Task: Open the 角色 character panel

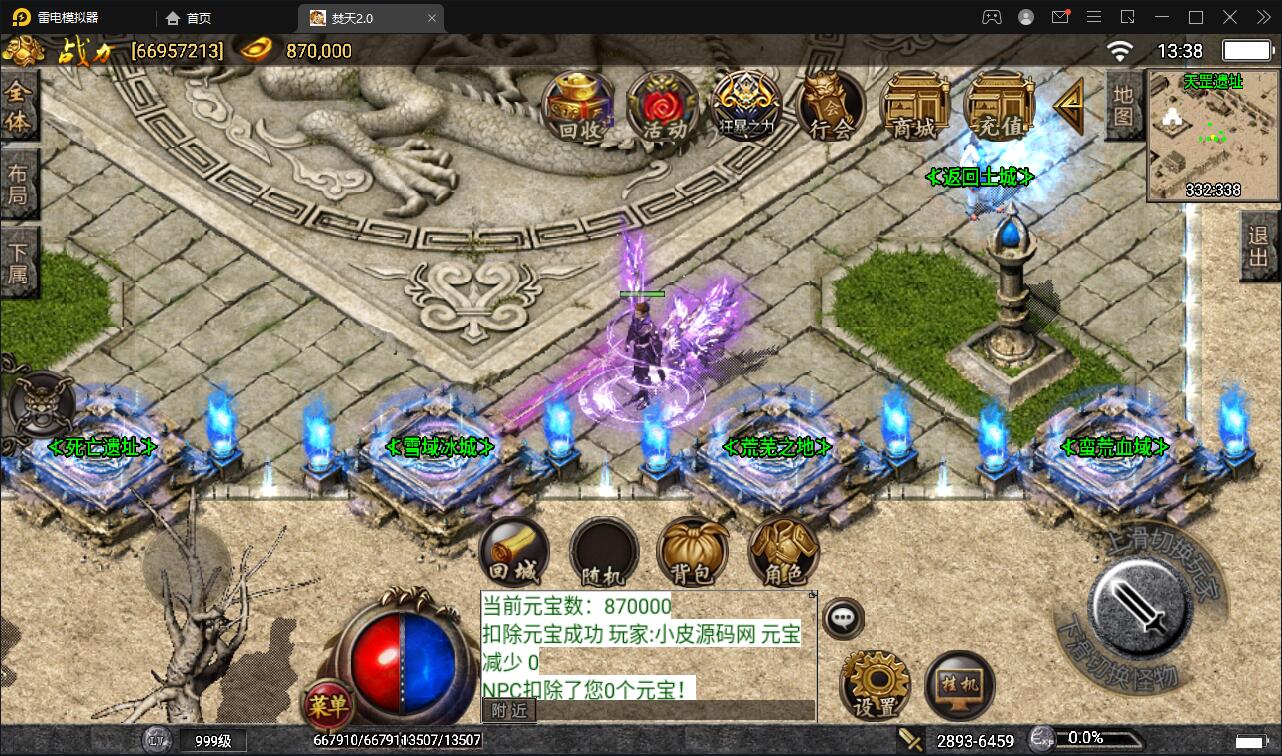Action: point(783,550)
